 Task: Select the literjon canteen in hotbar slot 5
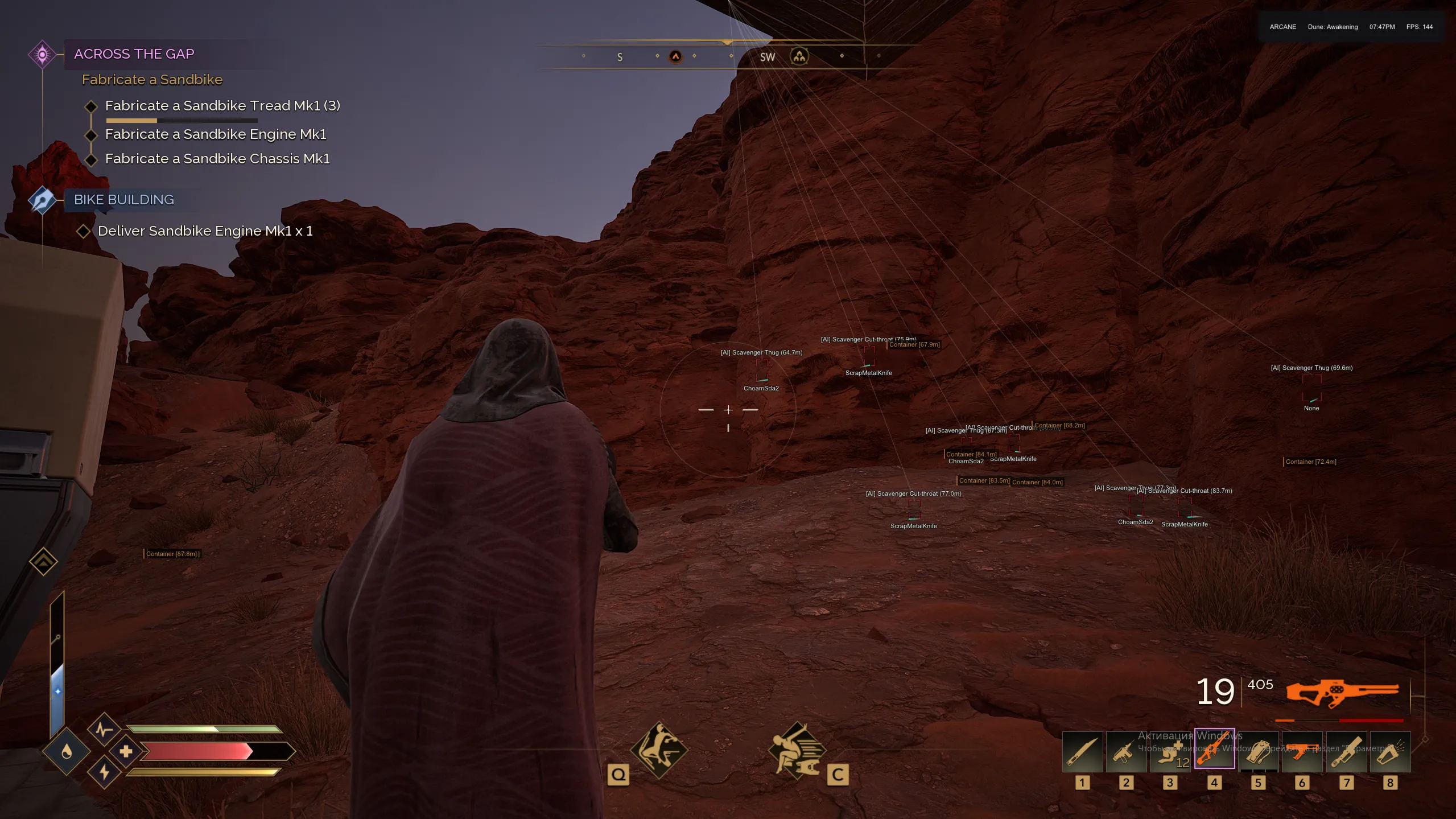click(x=1259, y=751)
